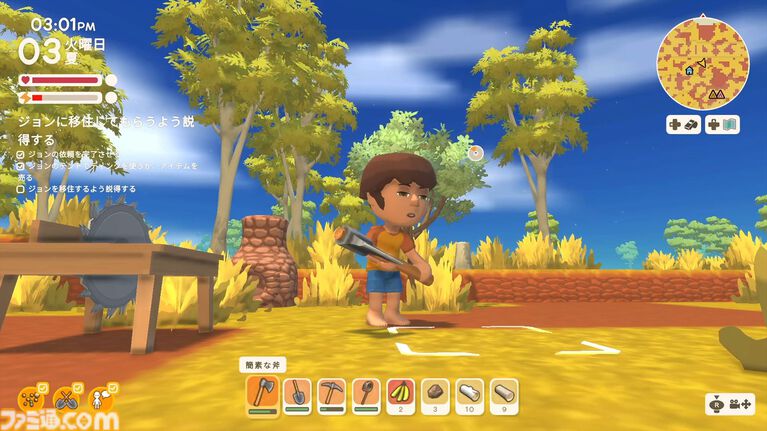Choose the pickaxe hotbar slot

pyautogui.click(x=331, y=393)
